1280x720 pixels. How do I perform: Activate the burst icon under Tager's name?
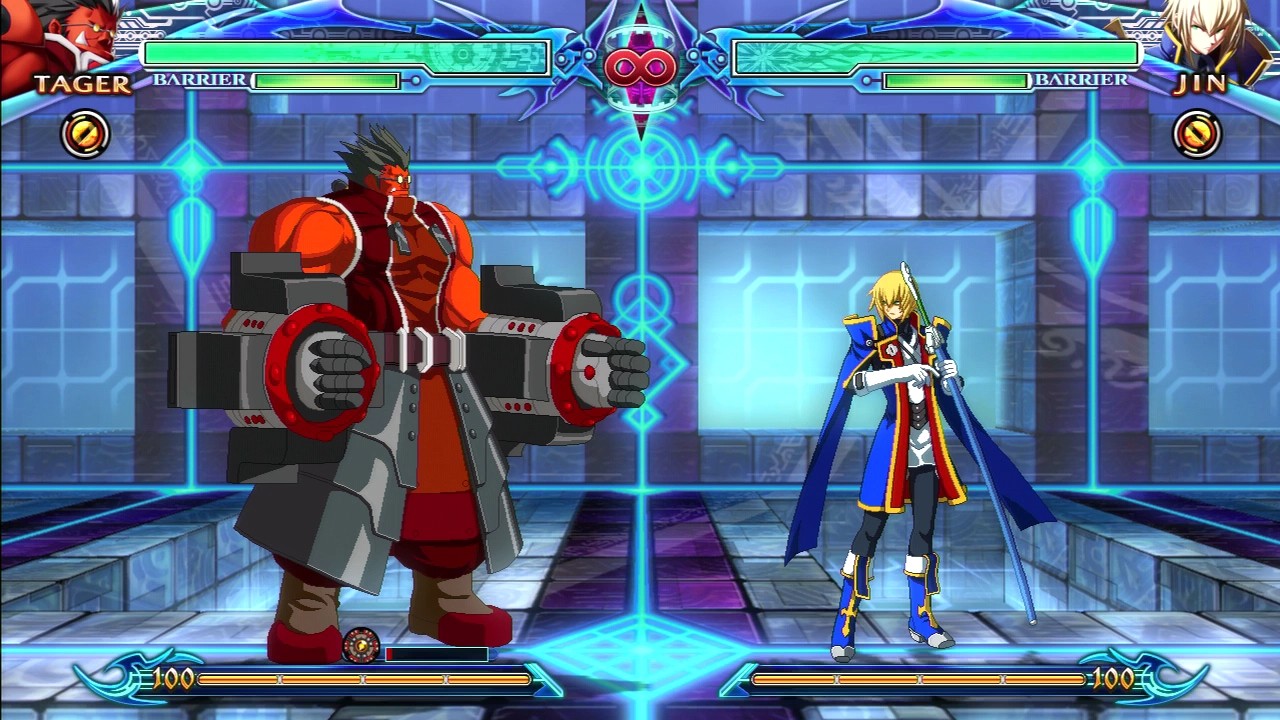(85, 134)
